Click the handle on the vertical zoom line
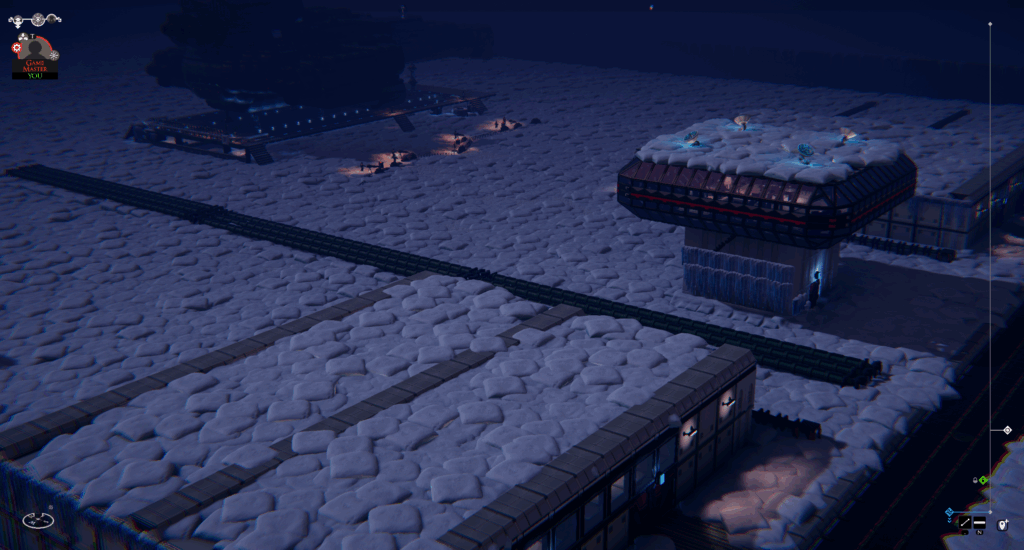1024x550 pixels. click(x=1007, y=430)
